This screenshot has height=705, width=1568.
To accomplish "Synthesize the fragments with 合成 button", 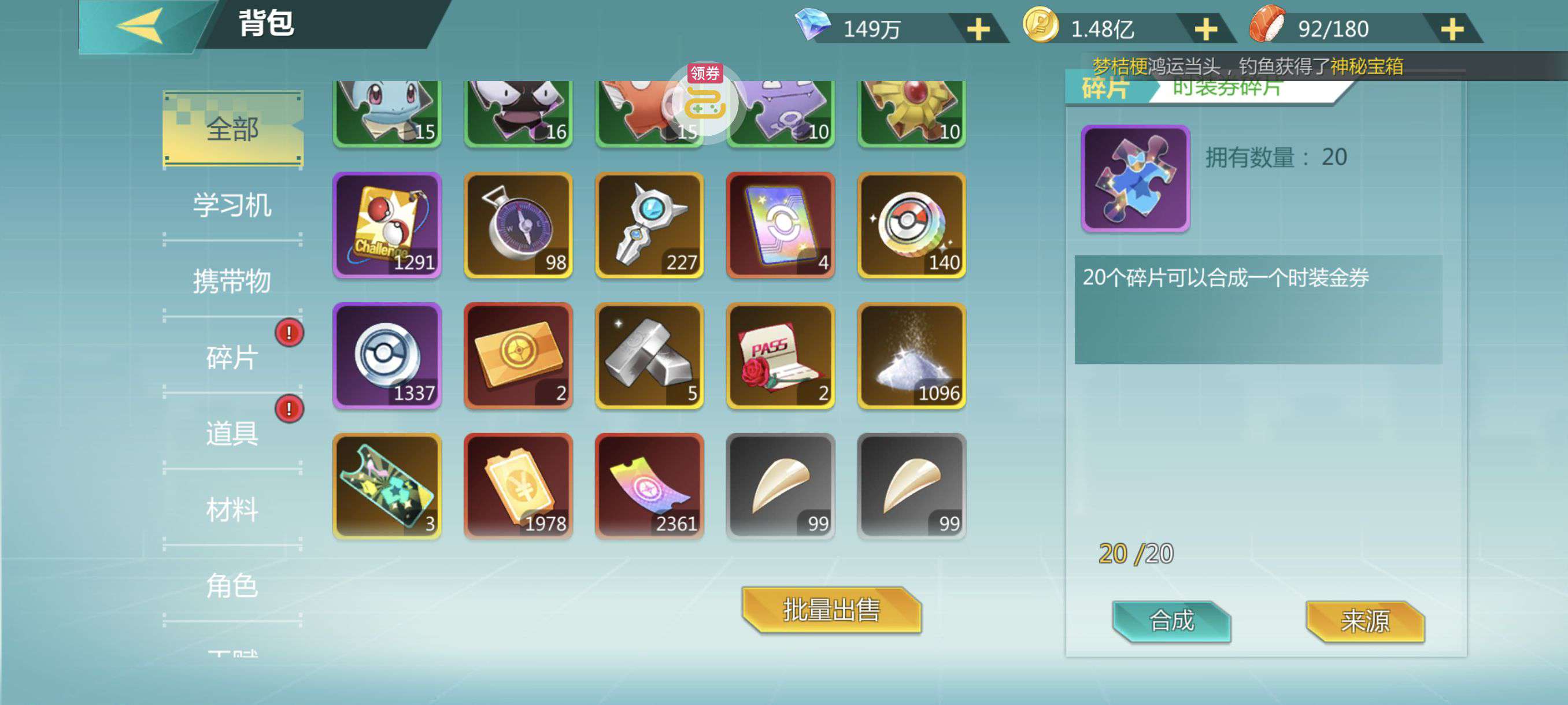I will 1172,621.
